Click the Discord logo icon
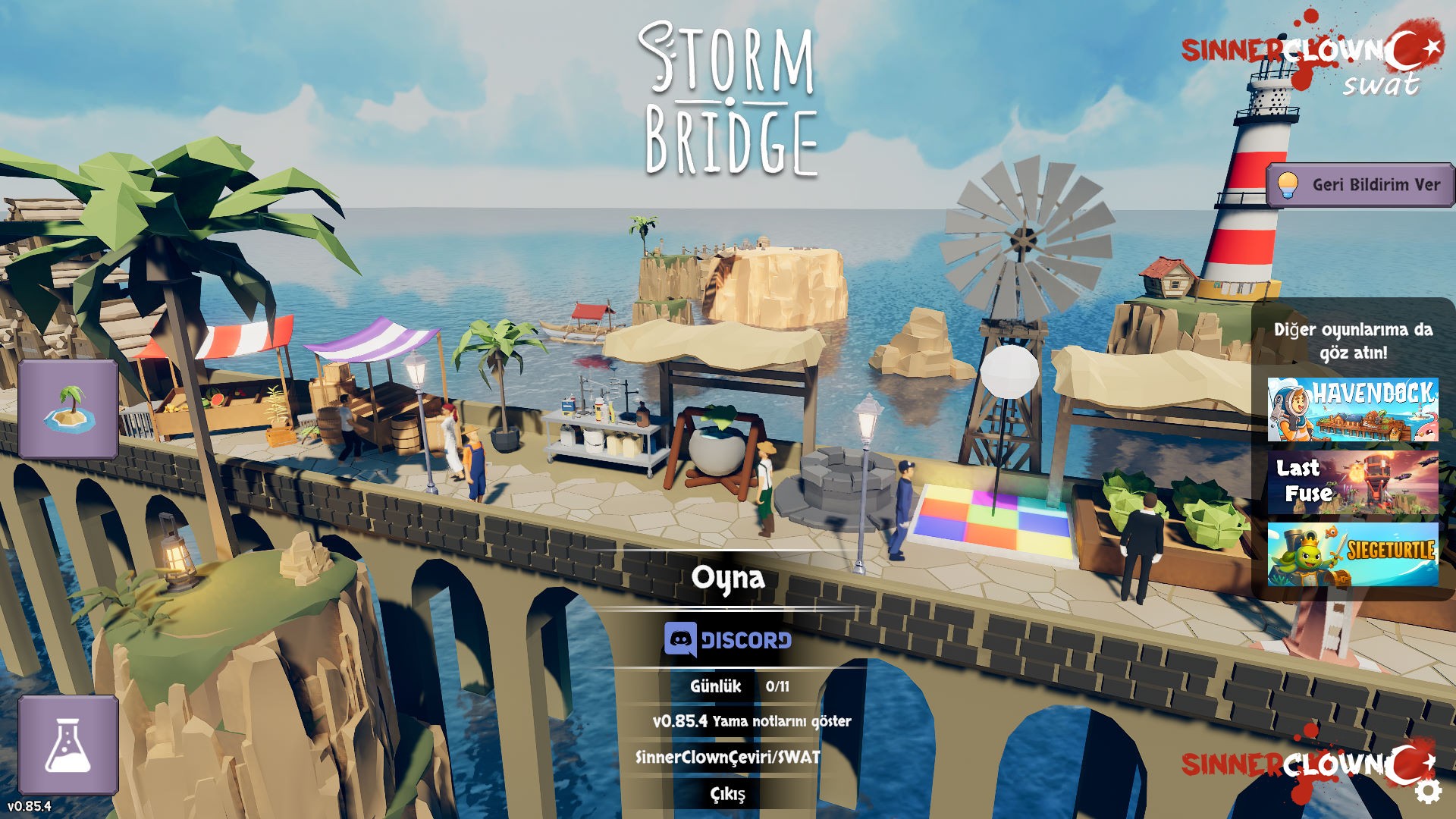The height and width of the screenshot is (819, 1456). (x=680, y=639)
